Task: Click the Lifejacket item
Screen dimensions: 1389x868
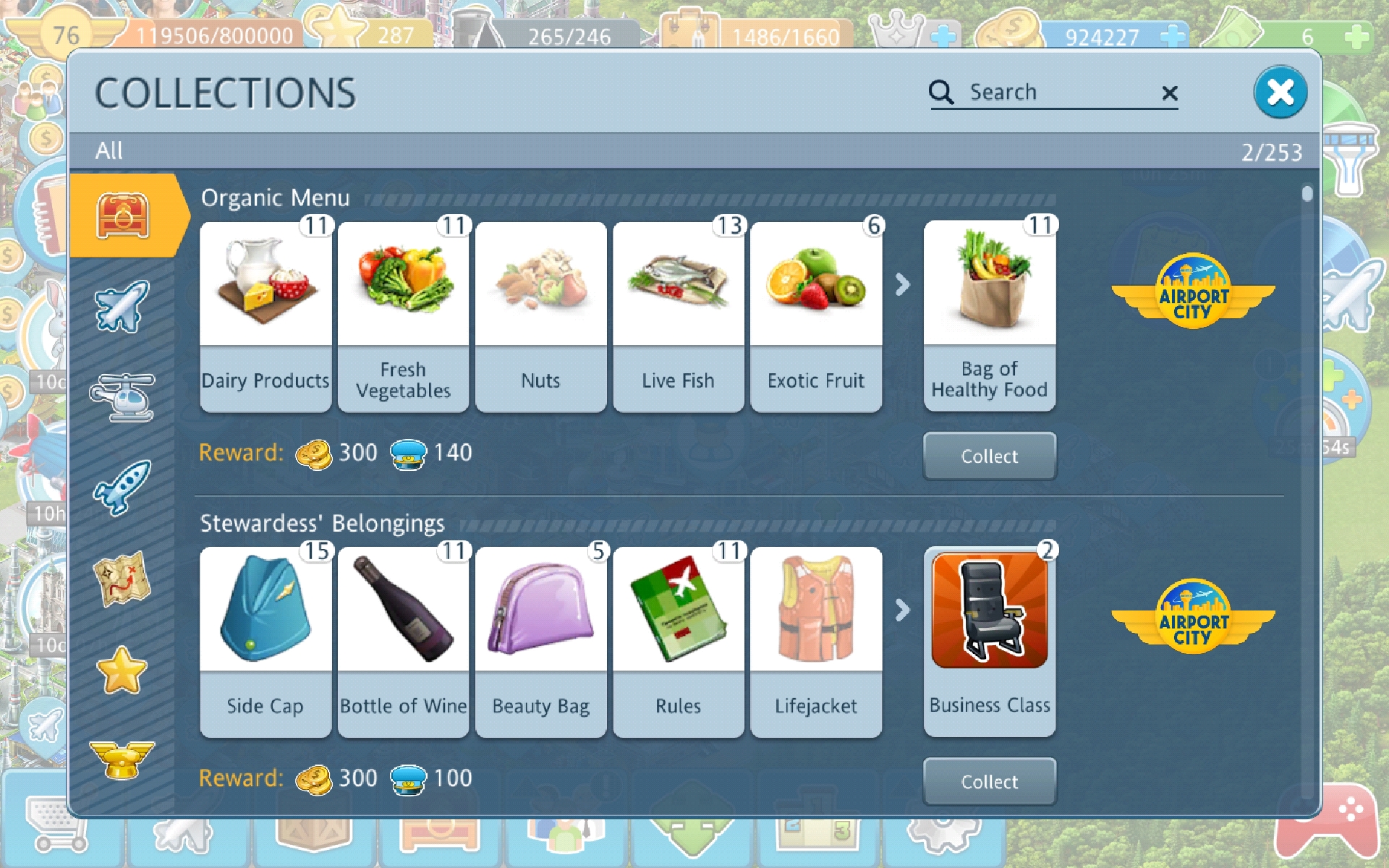Action: click(816, 642)
